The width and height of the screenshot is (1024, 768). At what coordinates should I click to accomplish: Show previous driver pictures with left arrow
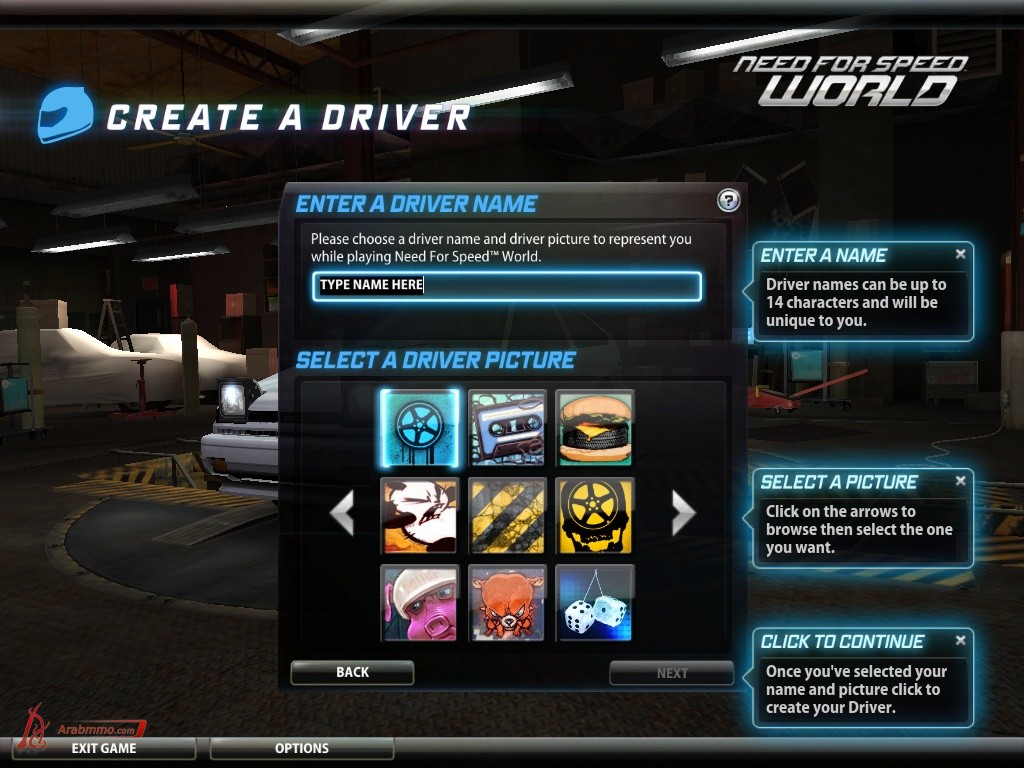[x=342, y=513]
